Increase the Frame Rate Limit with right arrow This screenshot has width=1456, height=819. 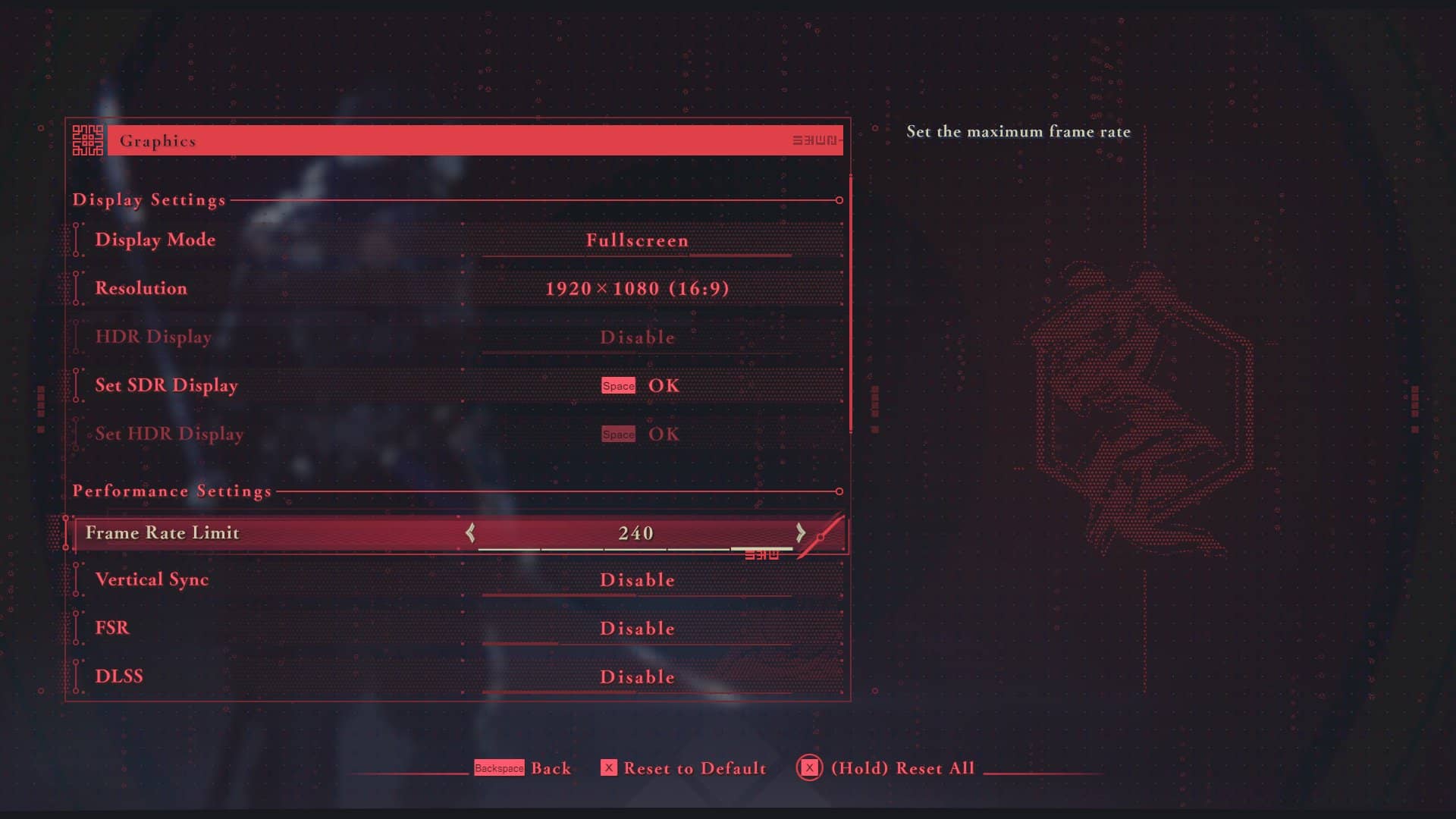point(801,533)
